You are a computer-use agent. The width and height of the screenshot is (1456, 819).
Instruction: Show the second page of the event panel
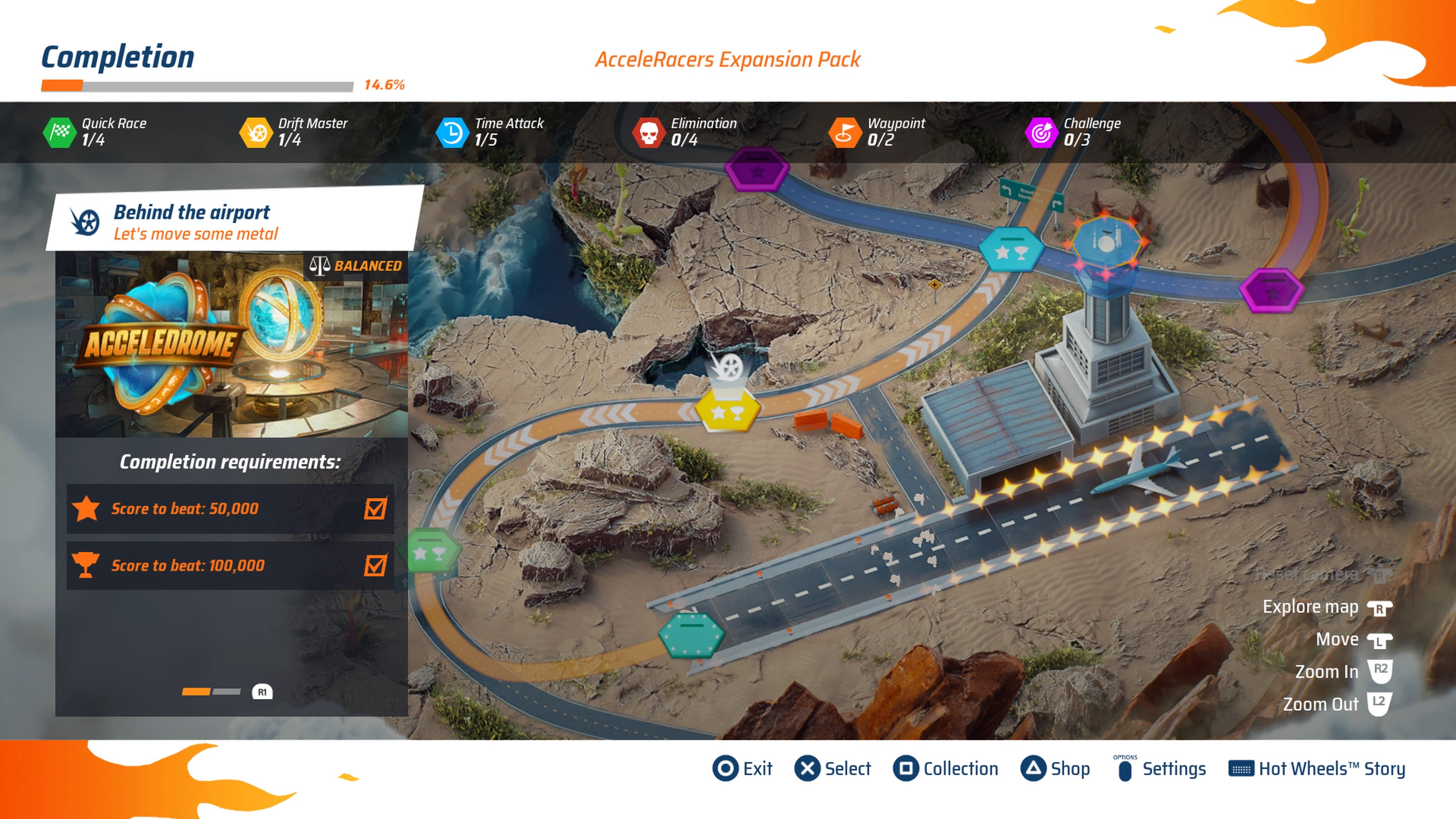[x=262, y=692]
